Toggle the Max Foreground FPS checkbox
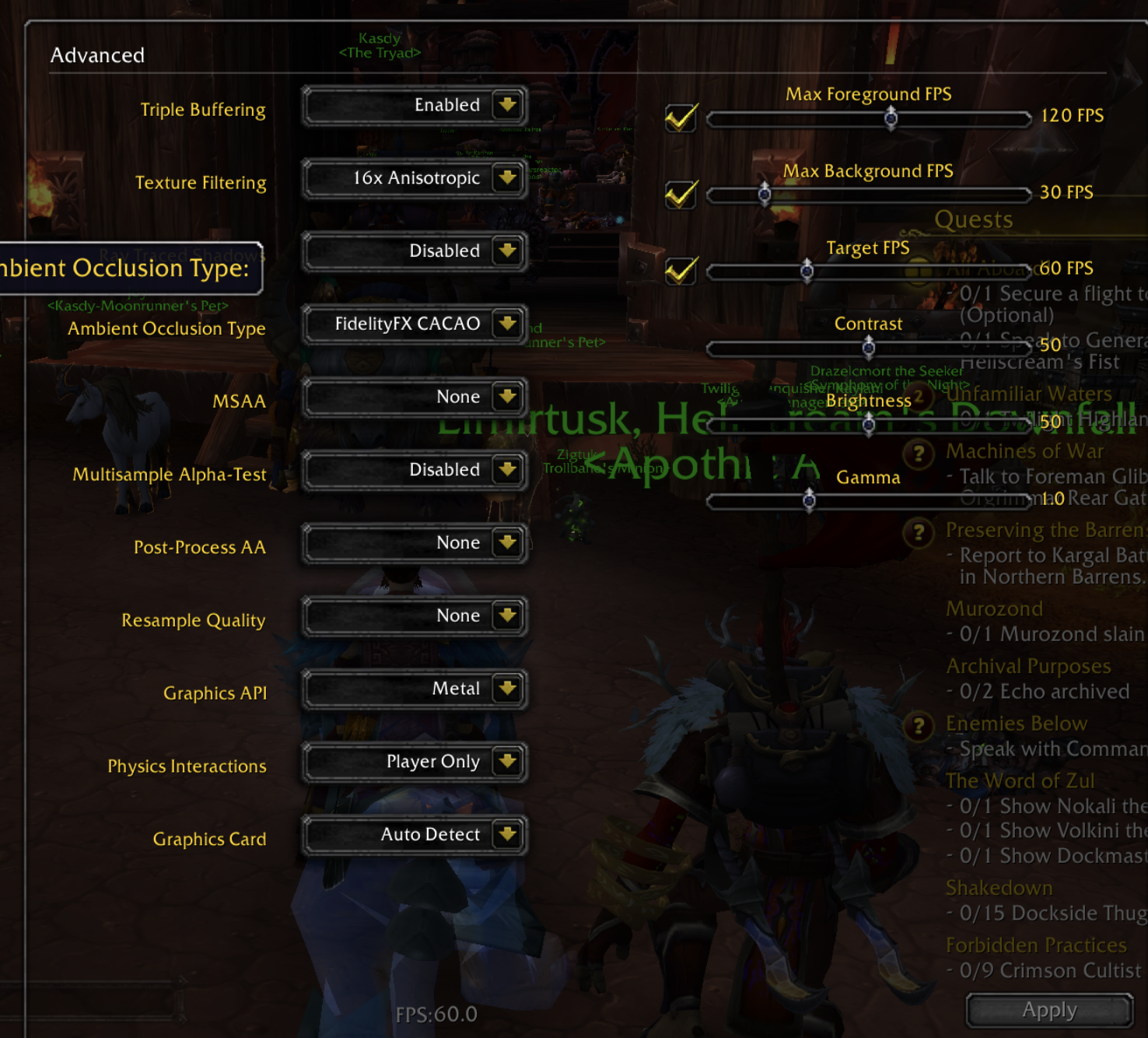 (681, 118)
